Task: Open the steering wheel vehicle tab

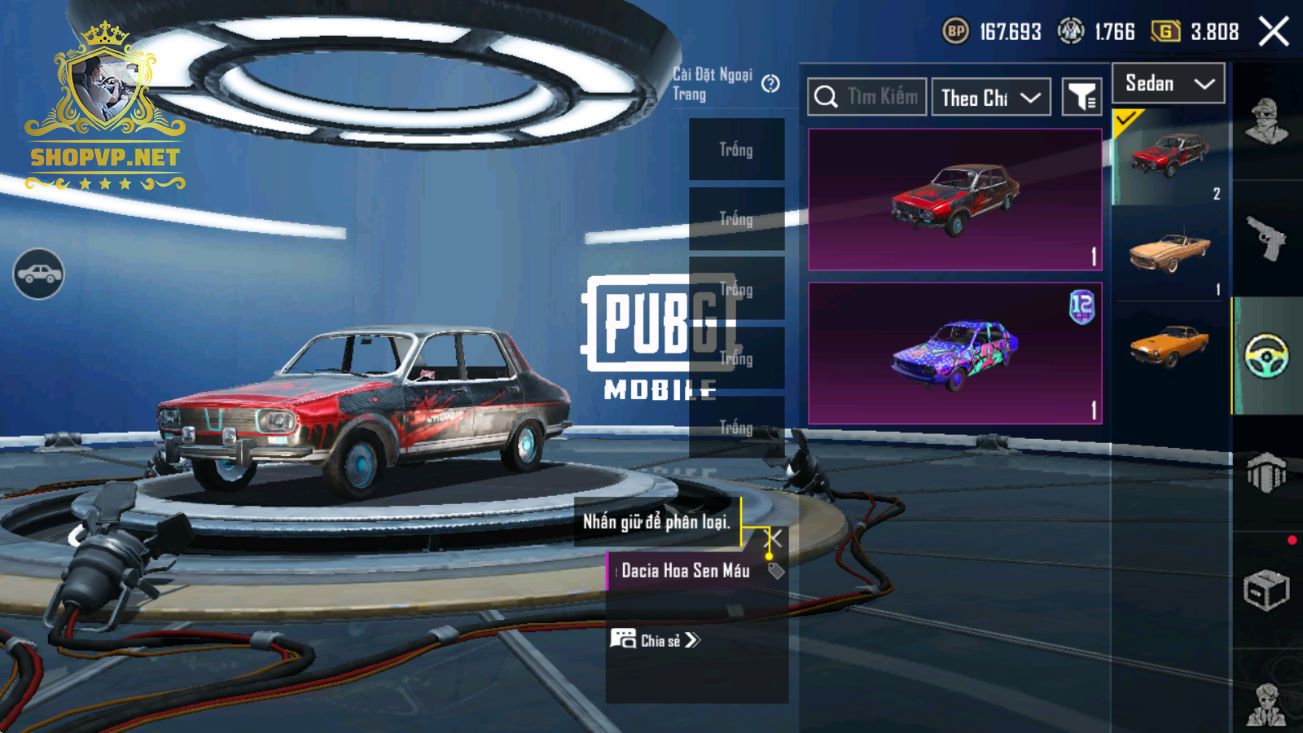Action: tap(1267, 356)
